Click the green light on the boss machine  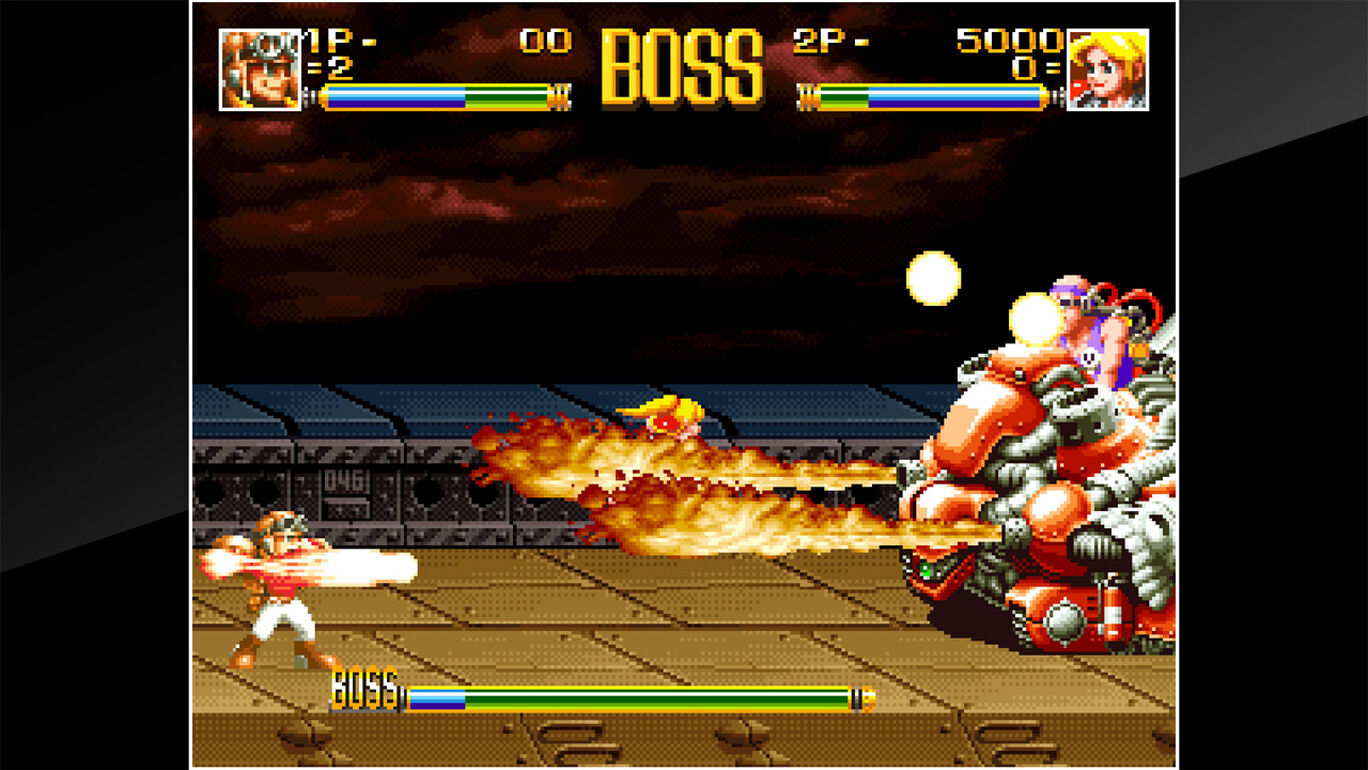[x=923, y=570]
